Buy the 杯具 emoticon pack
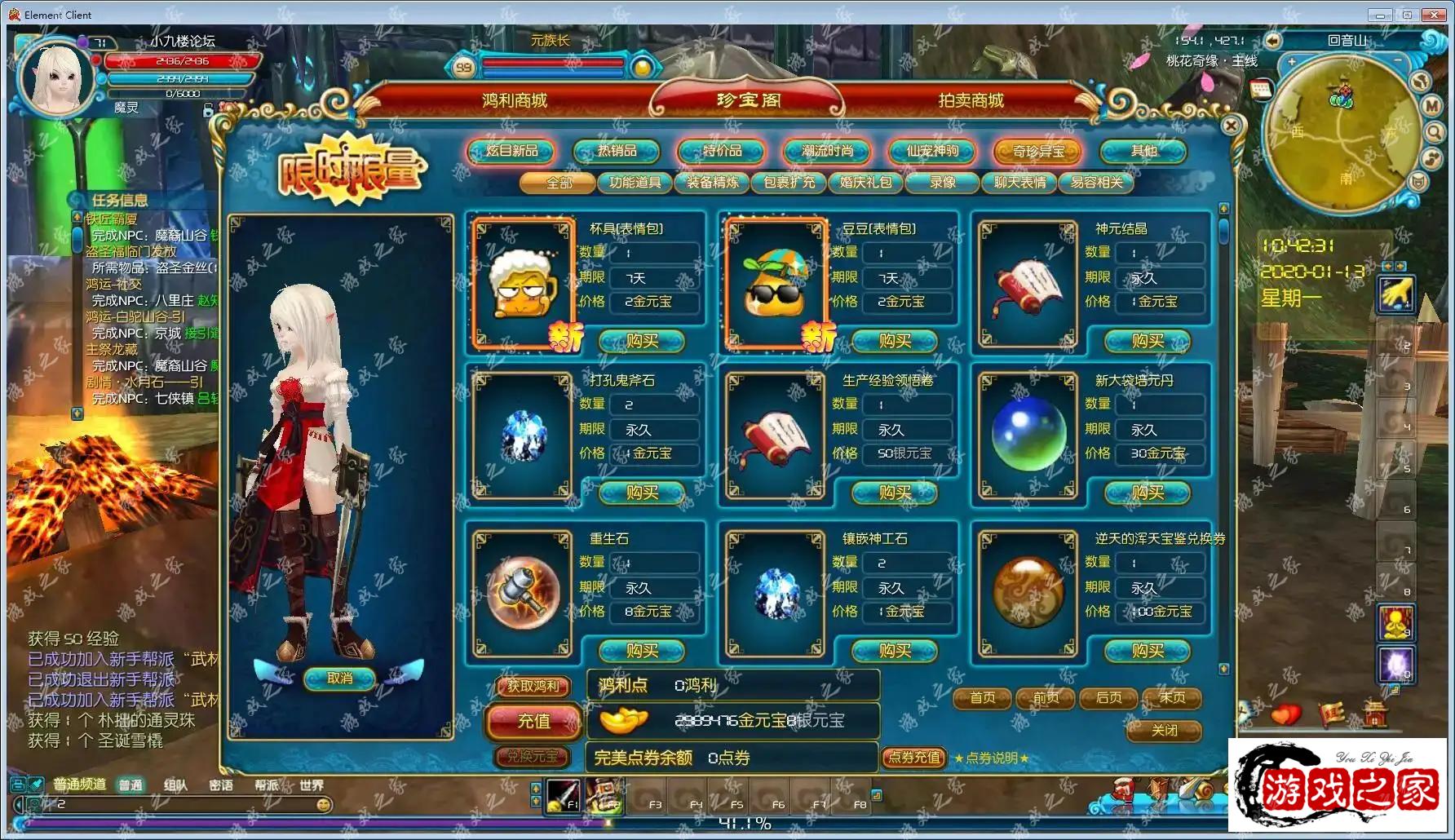 642,341
